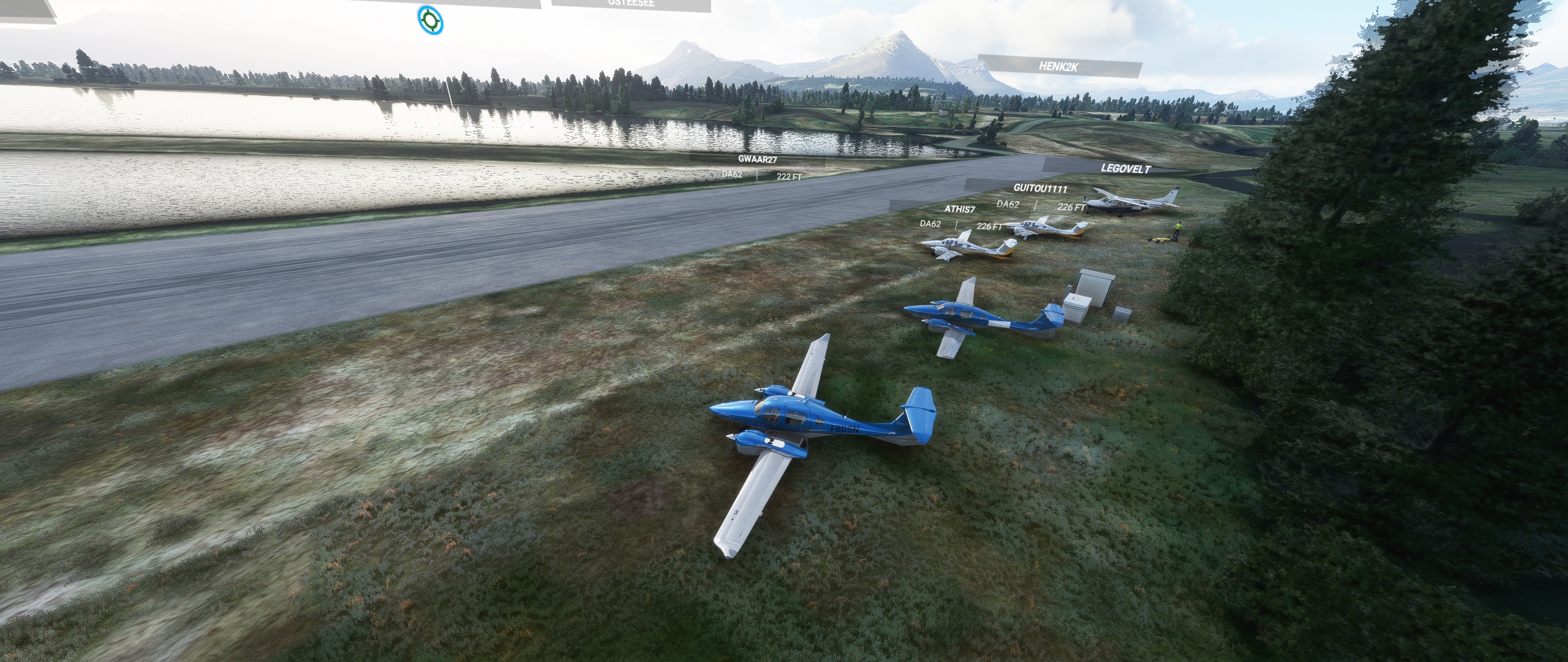The image size is (1568, 662).
Task: Select the LEGOVELT player nameplate
Action: pos(1125,169)
